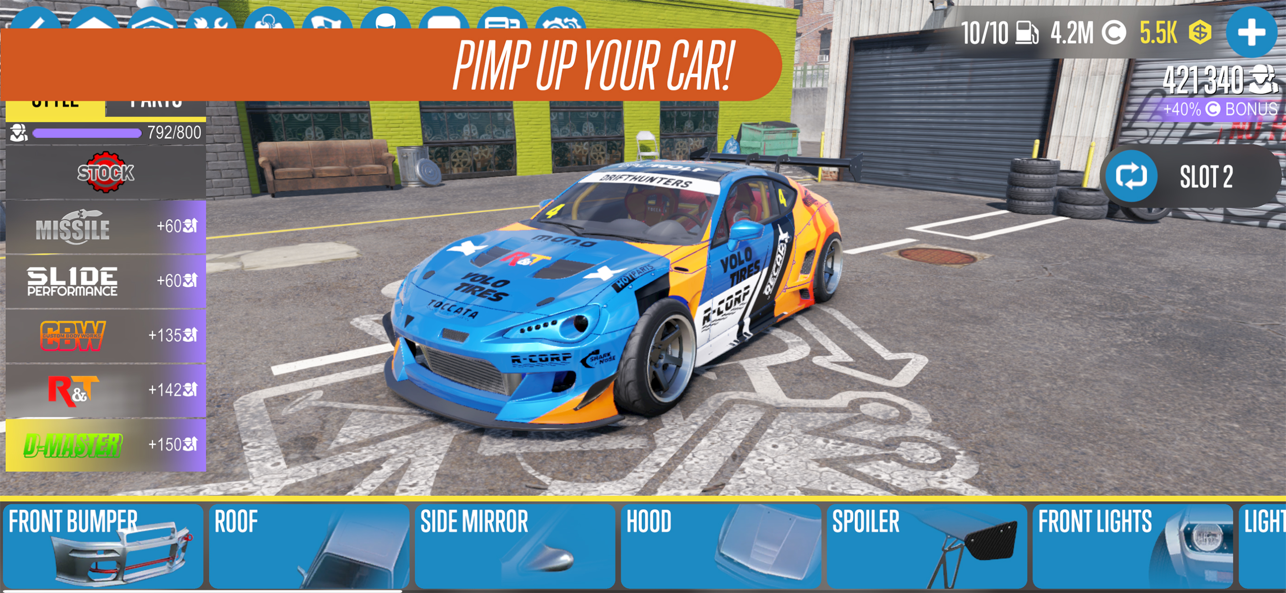Choose the Missile body kit
Viewport: 1286px width, 593px height.
pyautogui.click(x=105, y=227)
